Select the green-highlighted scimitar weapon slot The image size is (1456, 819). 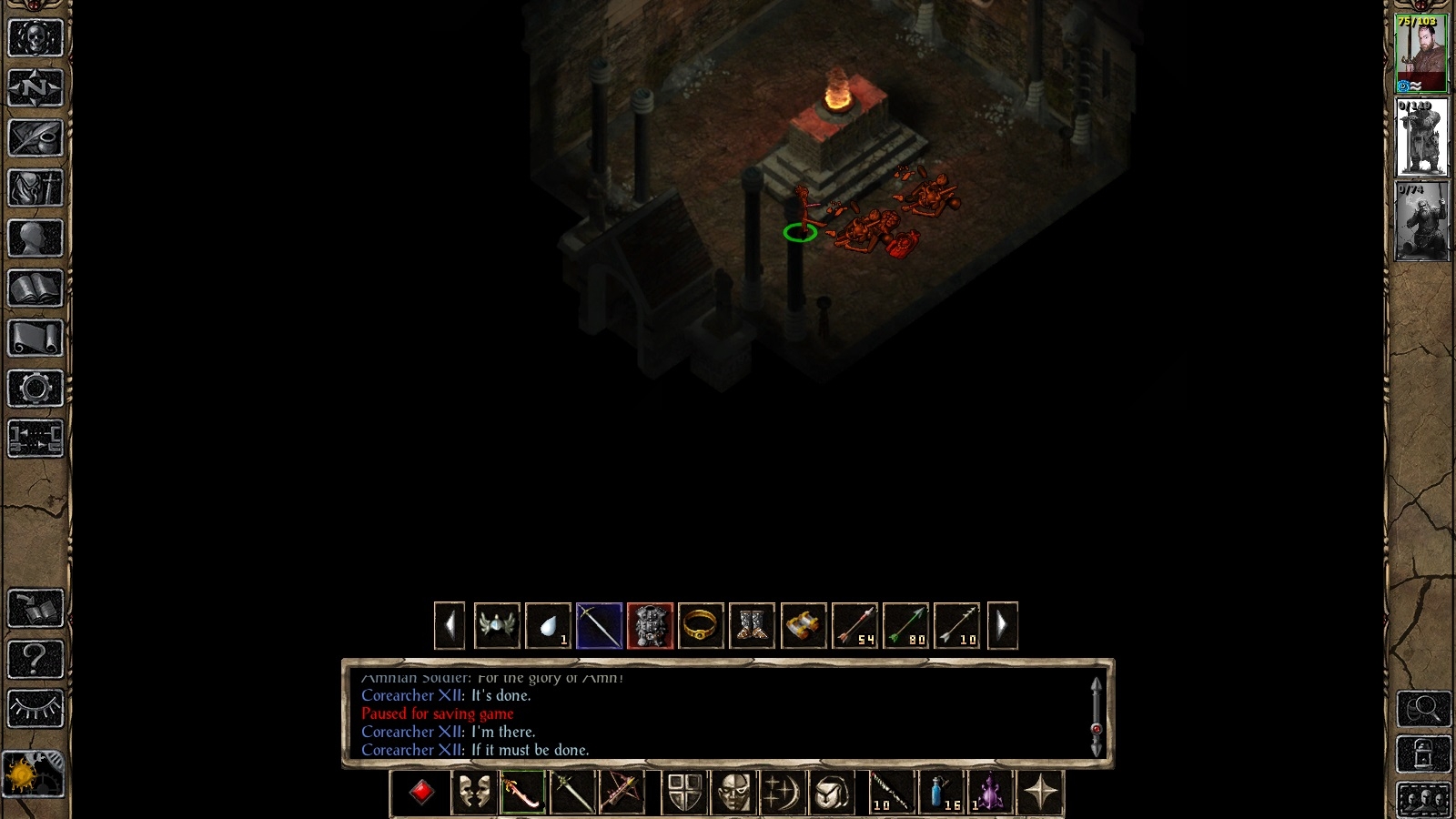pyautogui.click(x=523, y=791)
